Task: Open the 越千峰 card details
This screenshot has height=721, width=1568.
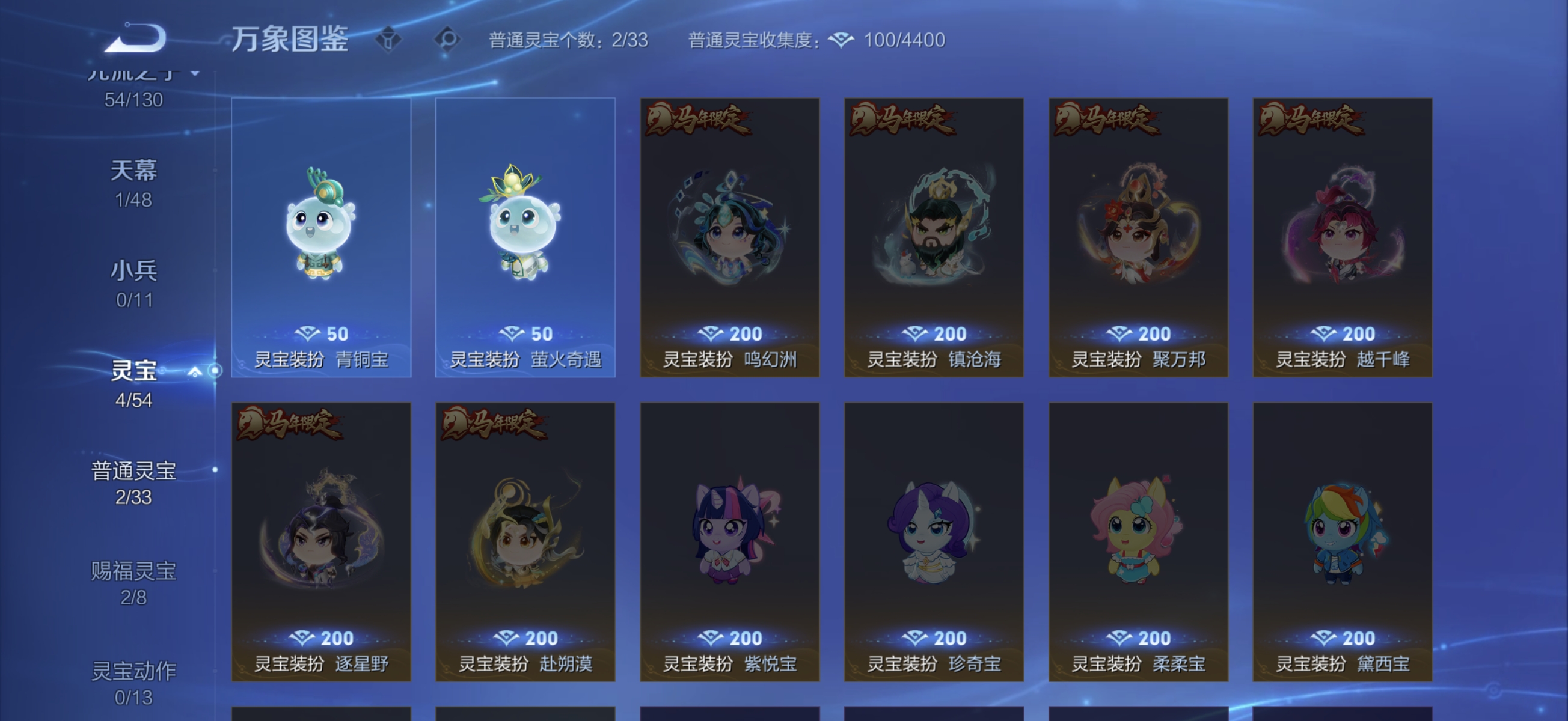Action: (1342, 237)
